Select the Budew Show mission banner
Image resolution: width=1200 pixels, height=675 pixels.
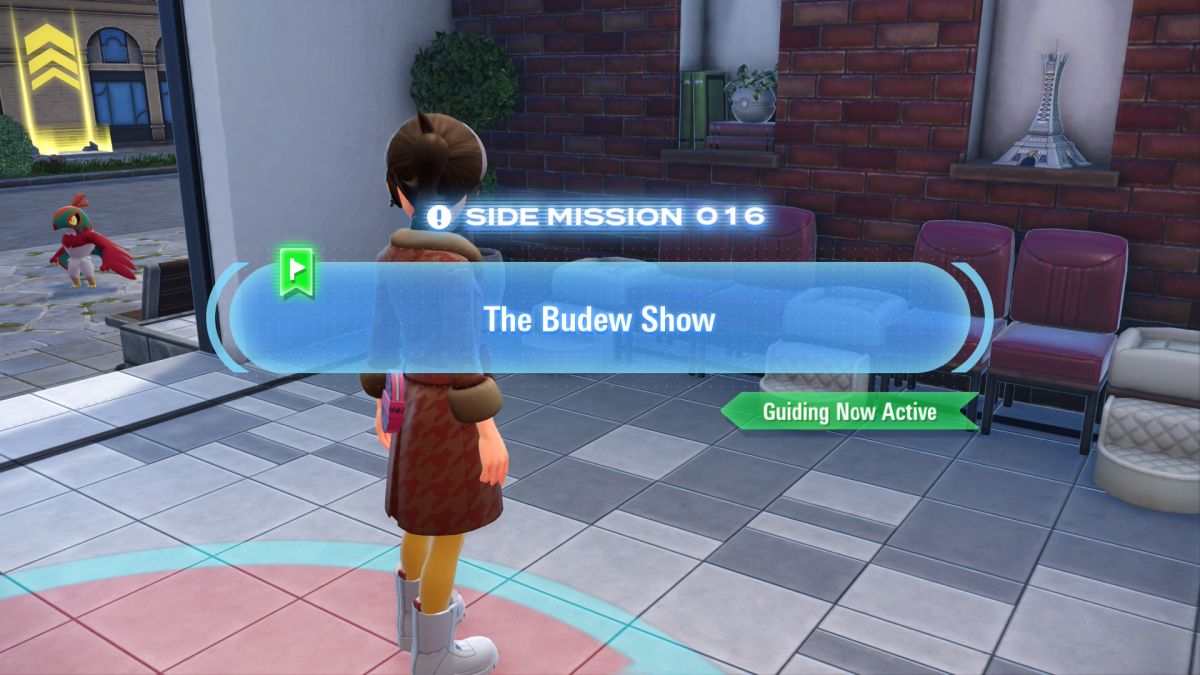600,320
